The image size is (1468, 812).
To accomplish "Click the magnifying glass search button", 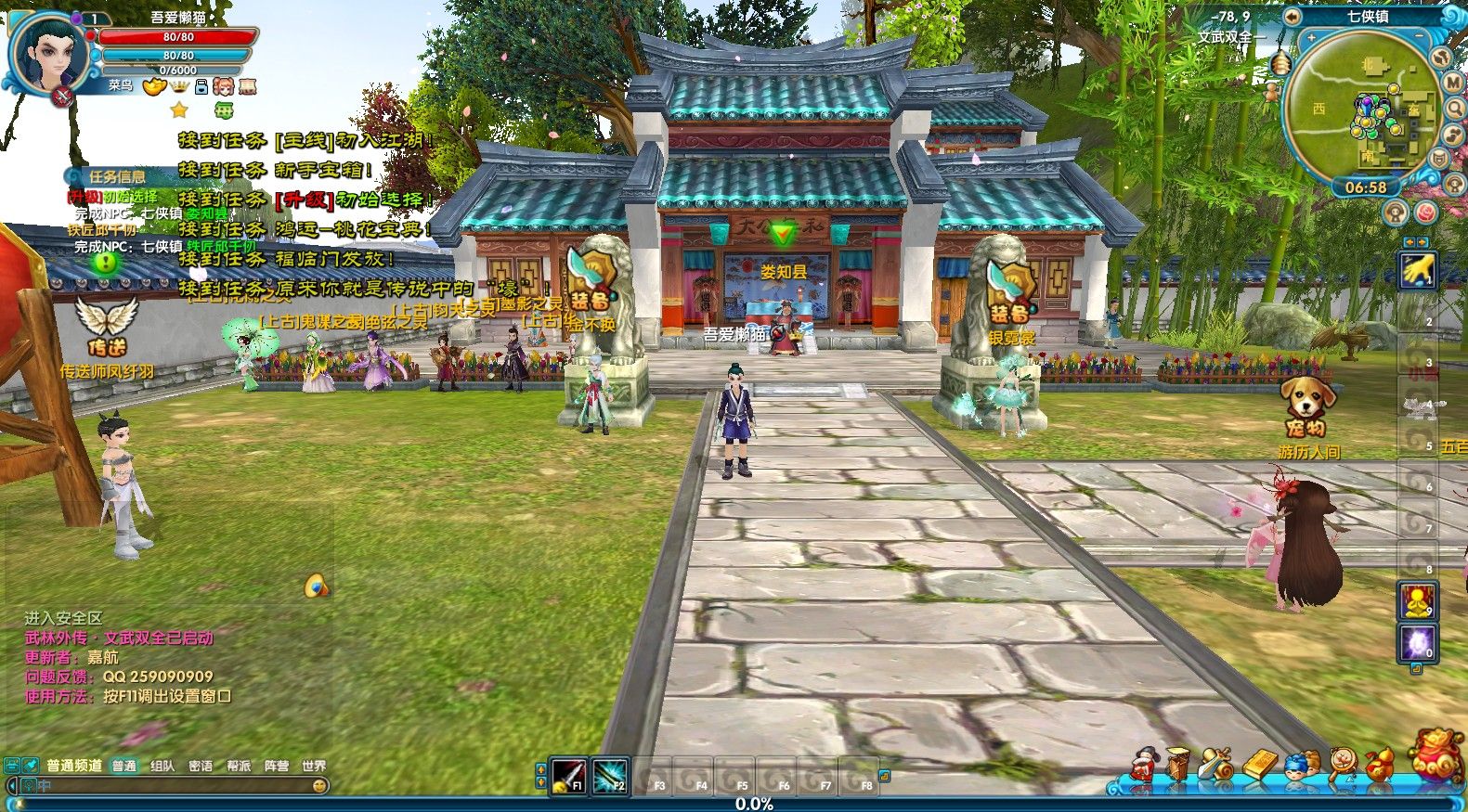I will coord(1455,109).
